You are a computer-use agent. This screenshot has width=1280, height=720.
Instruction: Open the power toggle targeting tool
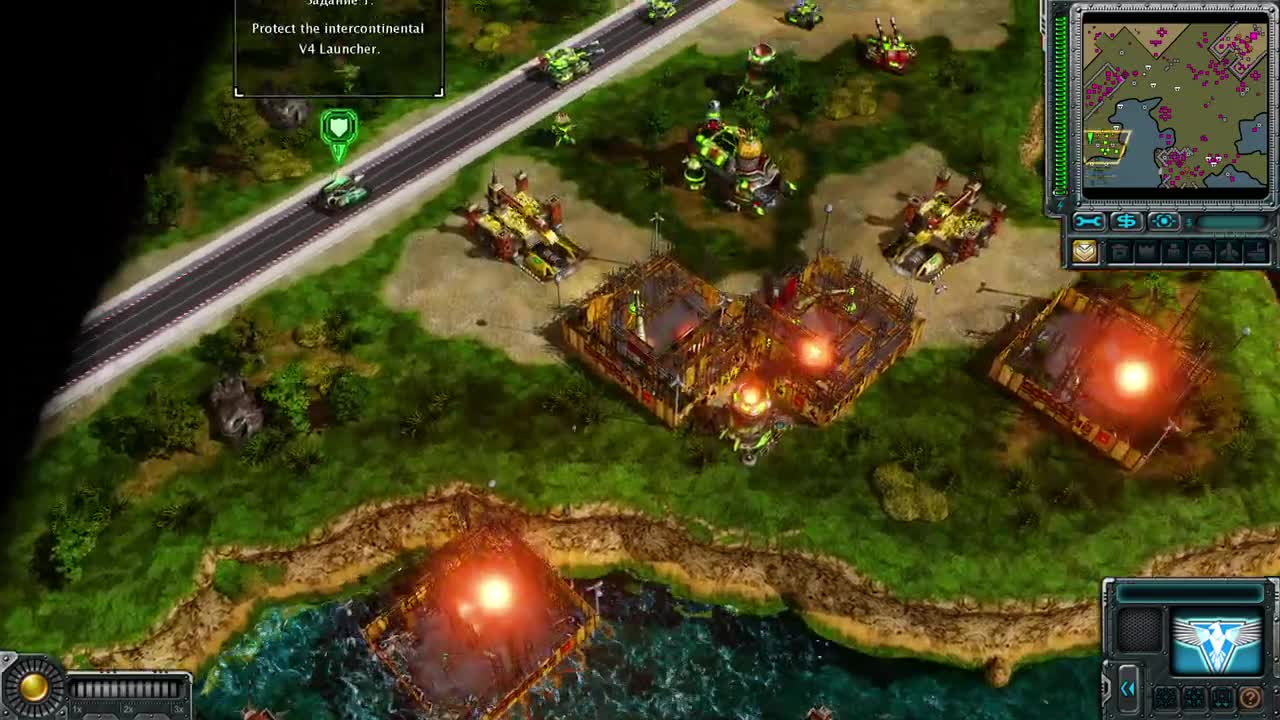[1164, 220]
